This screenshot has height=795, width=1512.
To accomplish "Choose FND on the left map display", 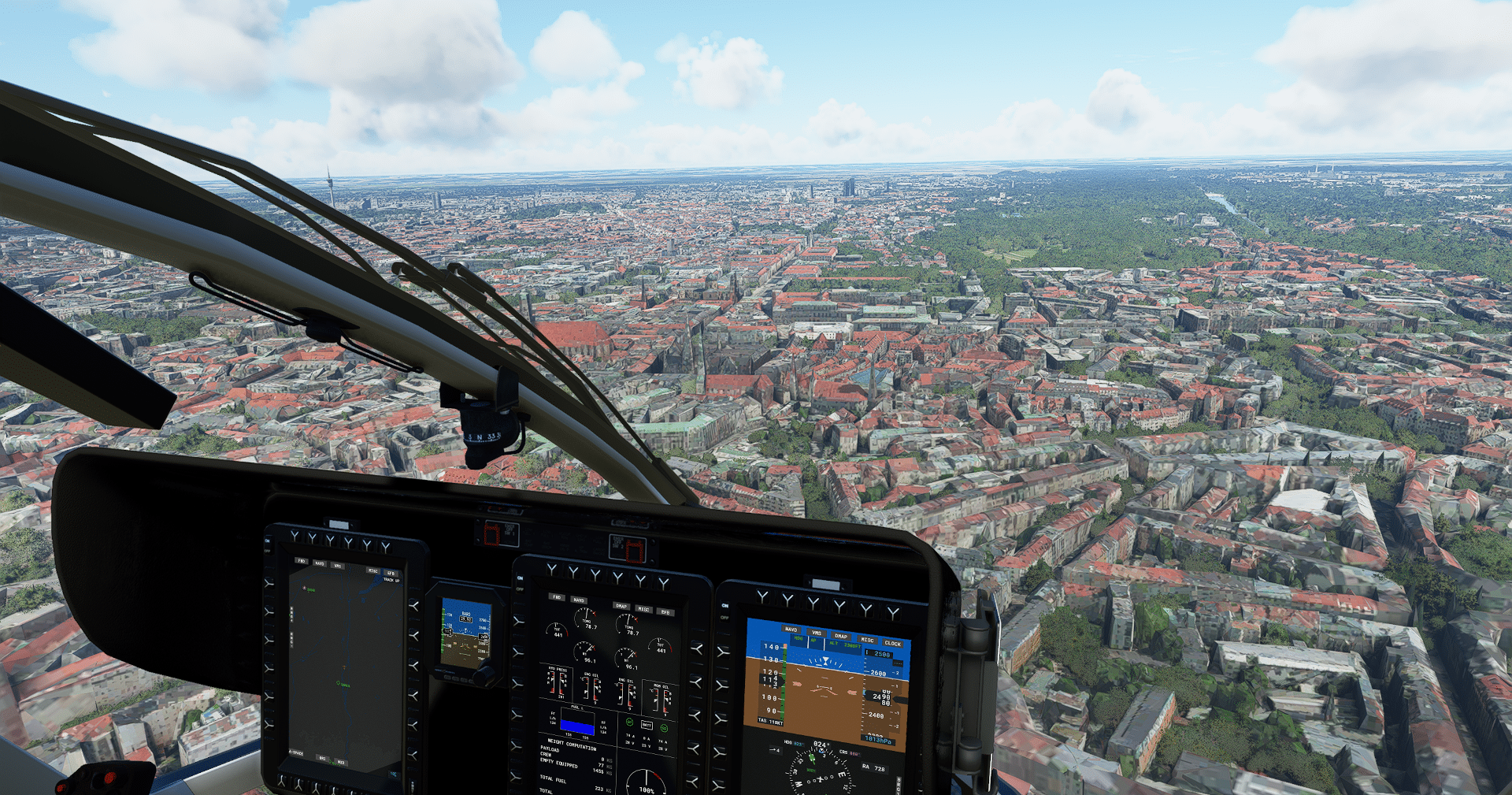I will pyautogui.click(x=301, y=561).
